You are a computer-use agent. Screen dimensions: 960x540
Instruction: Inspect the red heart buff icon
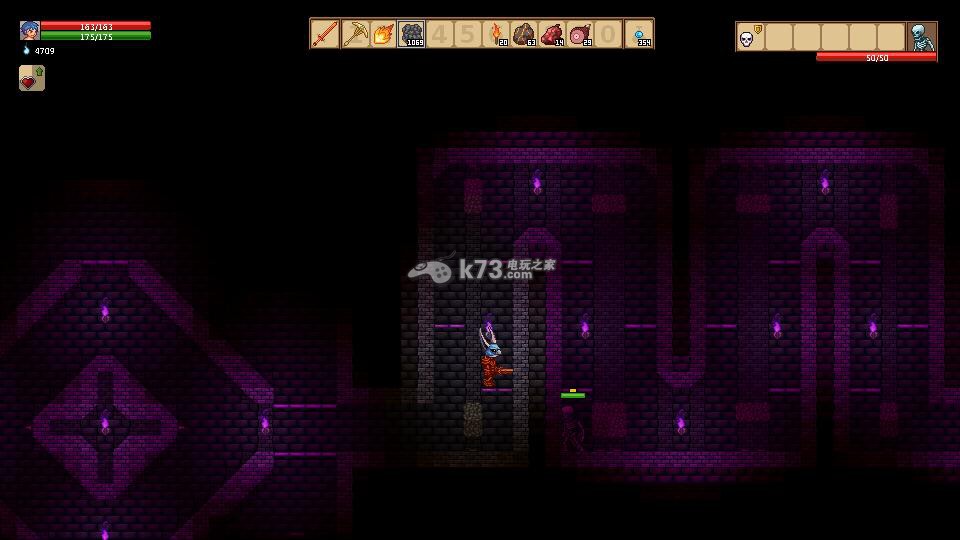(31, 79)
